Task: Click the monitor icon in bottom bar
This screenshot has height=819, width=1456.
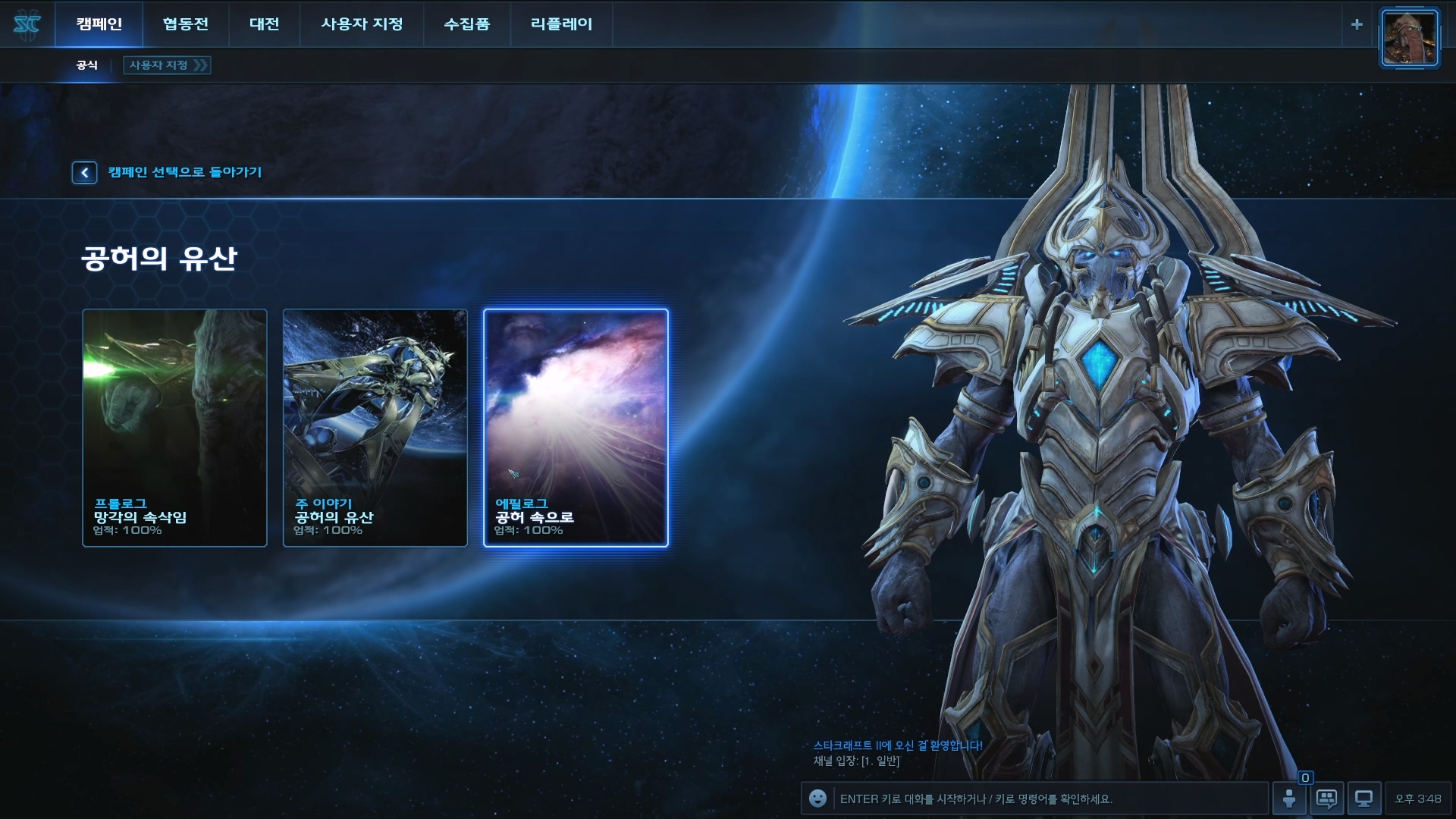Action: (x=1363, y=799)
